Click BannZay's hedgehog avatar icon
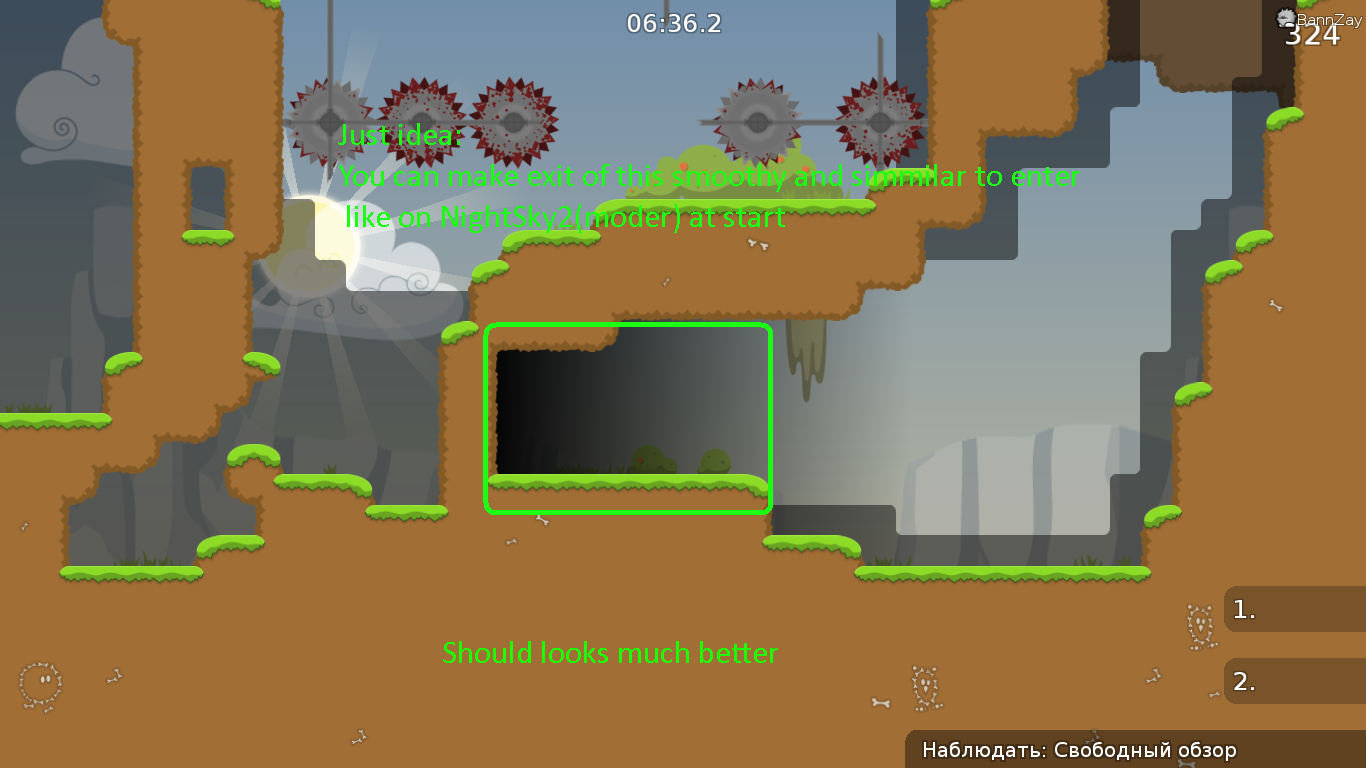The height and width of the screenshot is (768, 1366). click(1284, 18)
